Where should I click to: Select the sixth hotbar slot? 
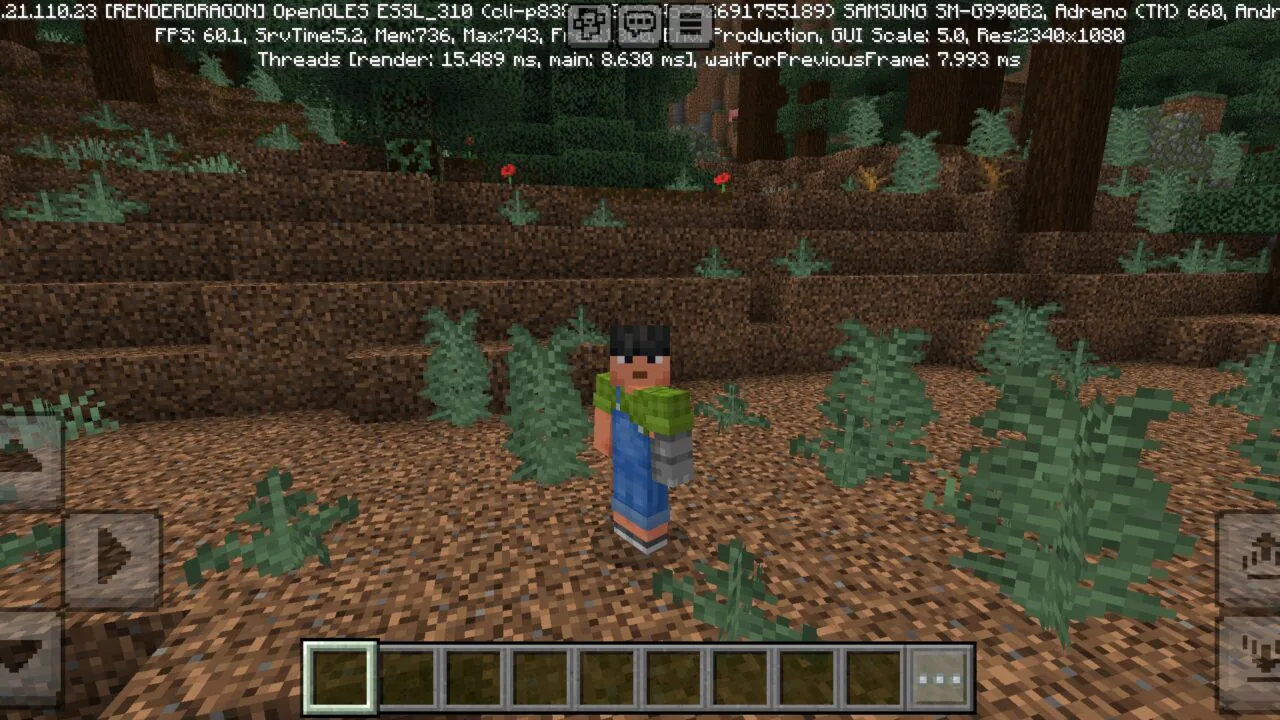[x=672, y=678]
